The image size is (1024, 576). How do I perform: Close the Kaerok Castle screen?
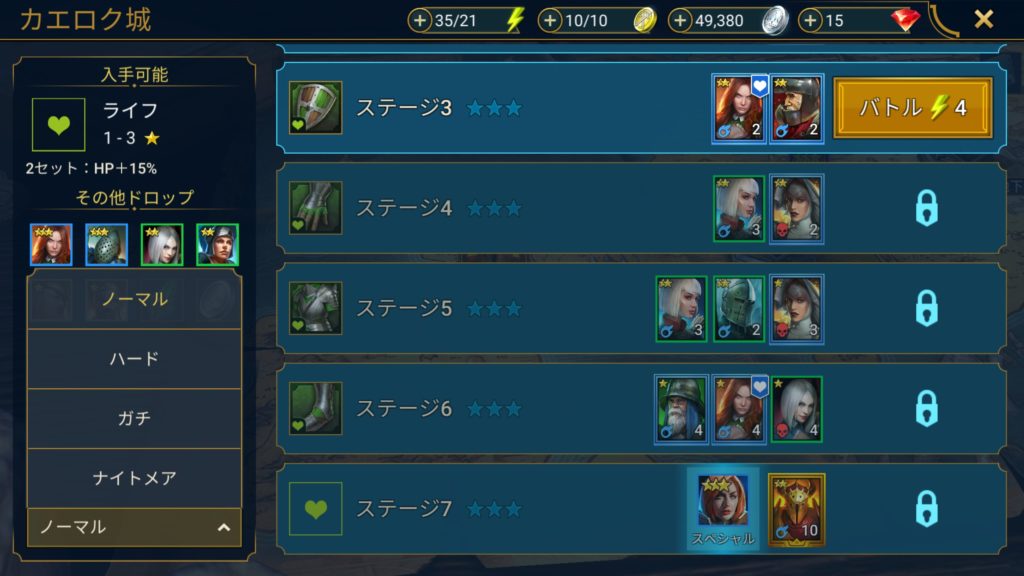pos(983,19)
